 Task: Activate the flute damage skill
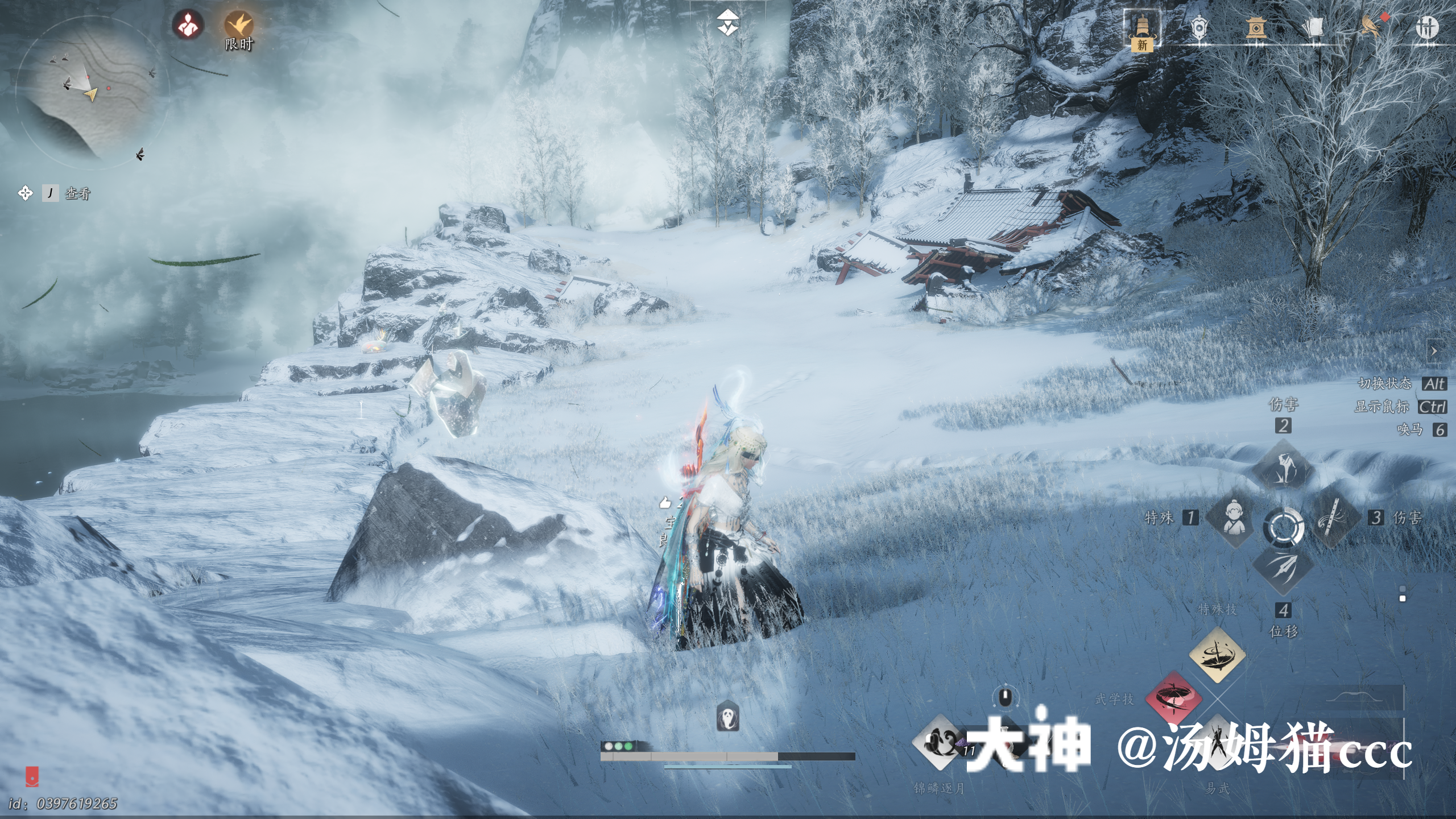coord(1334,518)
